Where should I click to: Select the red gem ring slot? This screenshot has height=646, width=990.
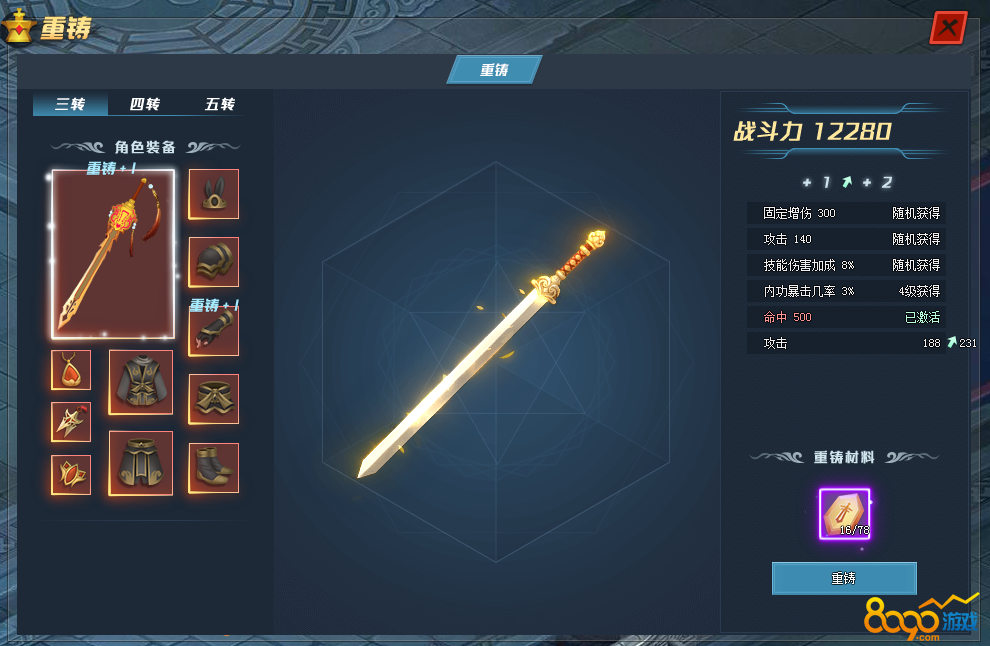pyautogui.click(x=71, y=475)
